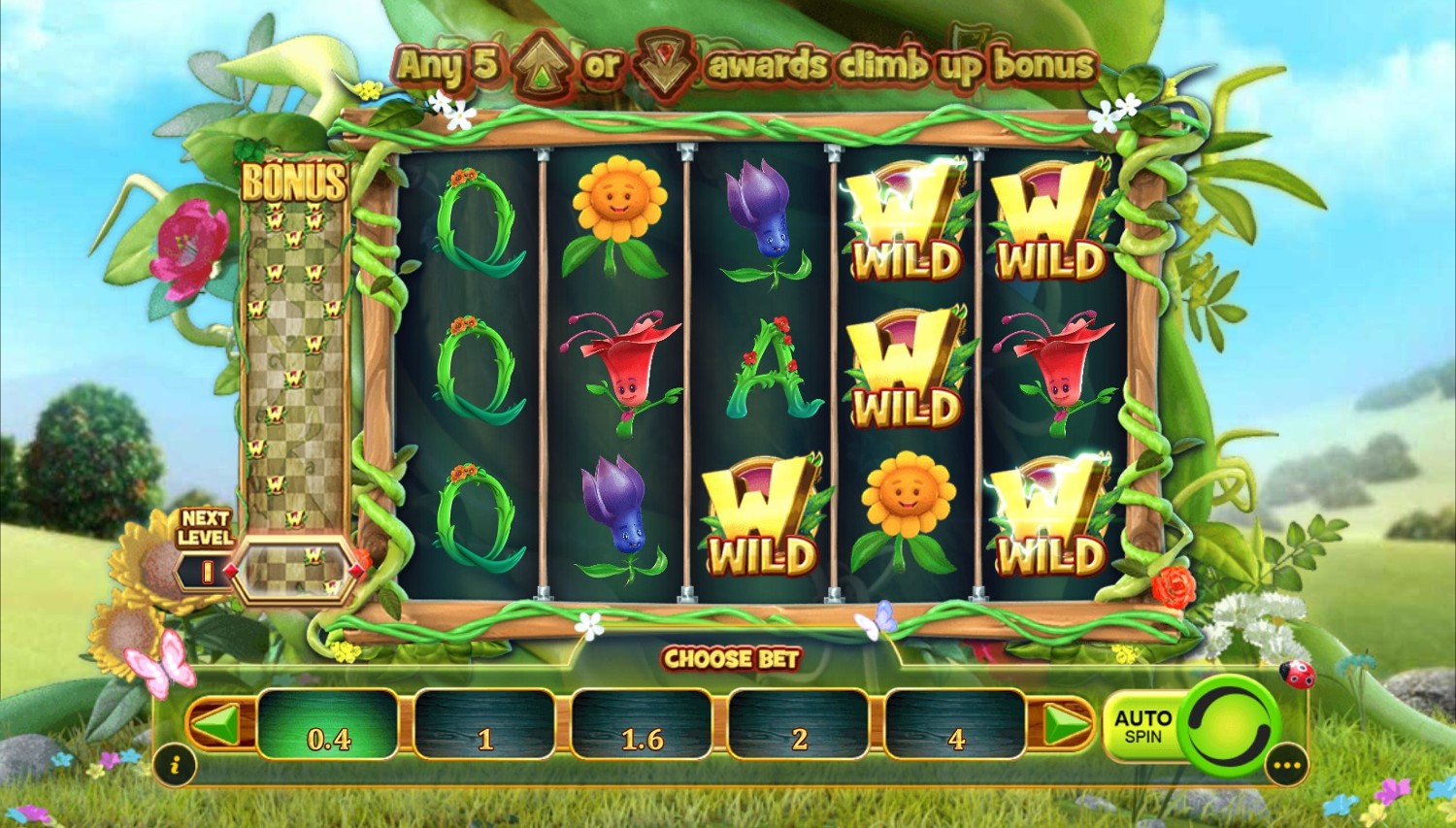Viewport: 1456px width, 828px height.
Task: Spin the reels with the green button
Action: (x=1227, y=724)
